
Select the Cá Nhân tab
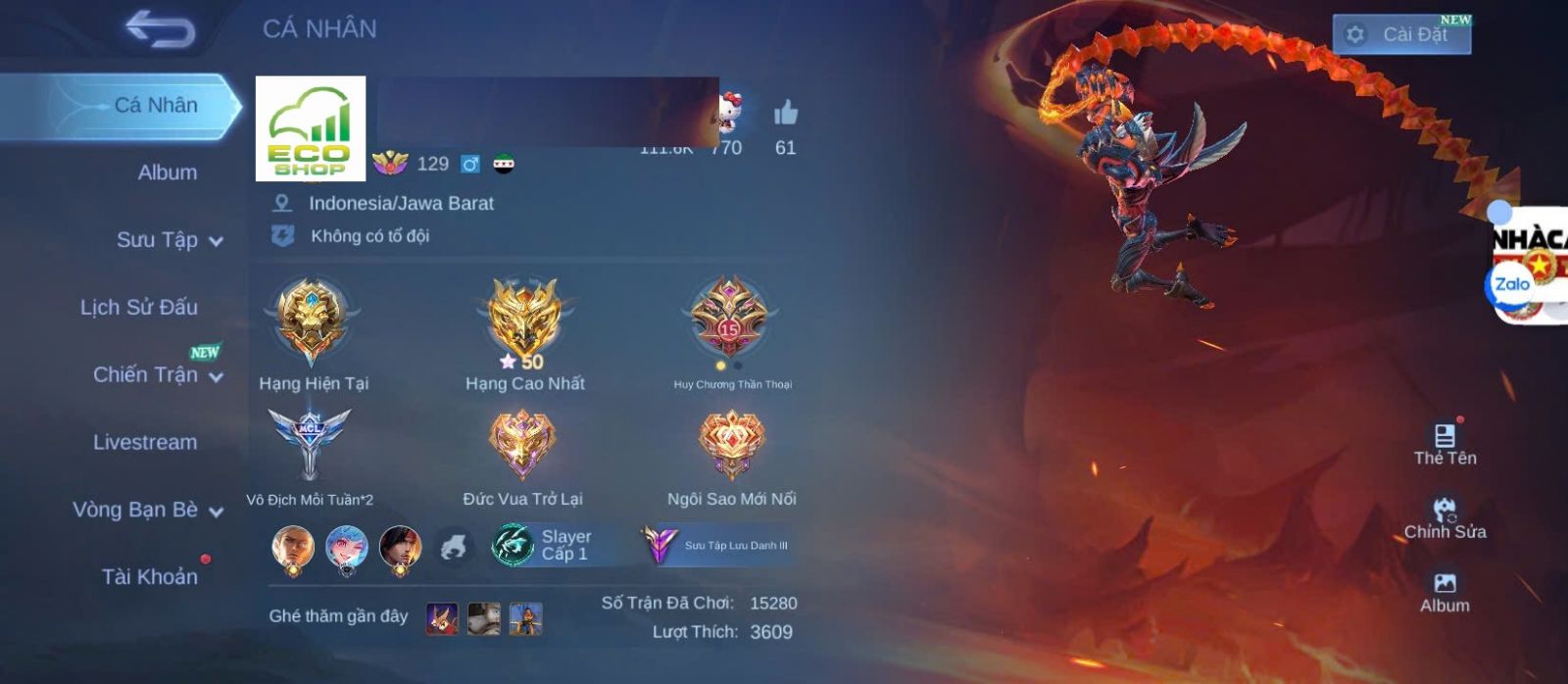point(155,106)
